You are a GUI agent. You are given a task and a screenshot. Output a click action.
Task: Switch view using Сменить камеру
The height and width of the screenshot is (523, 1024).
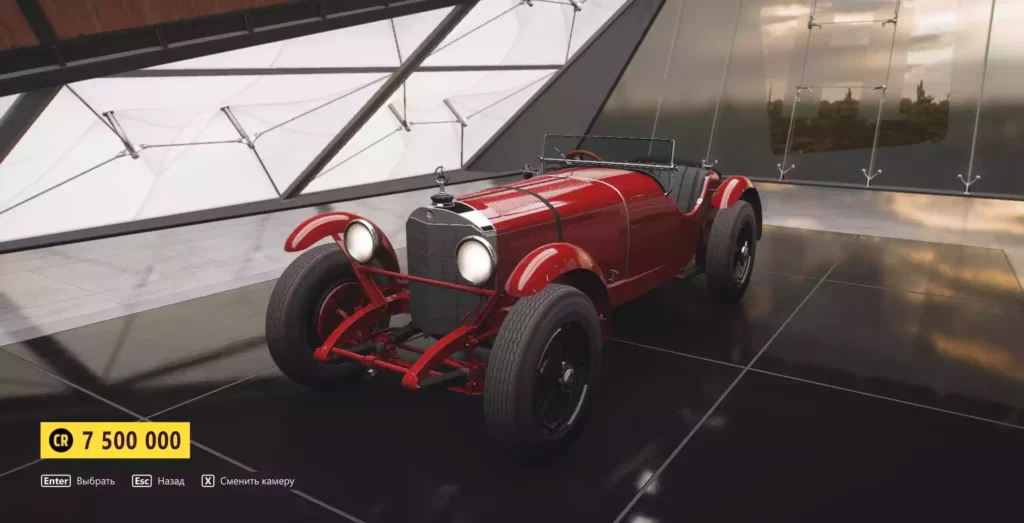249,481
